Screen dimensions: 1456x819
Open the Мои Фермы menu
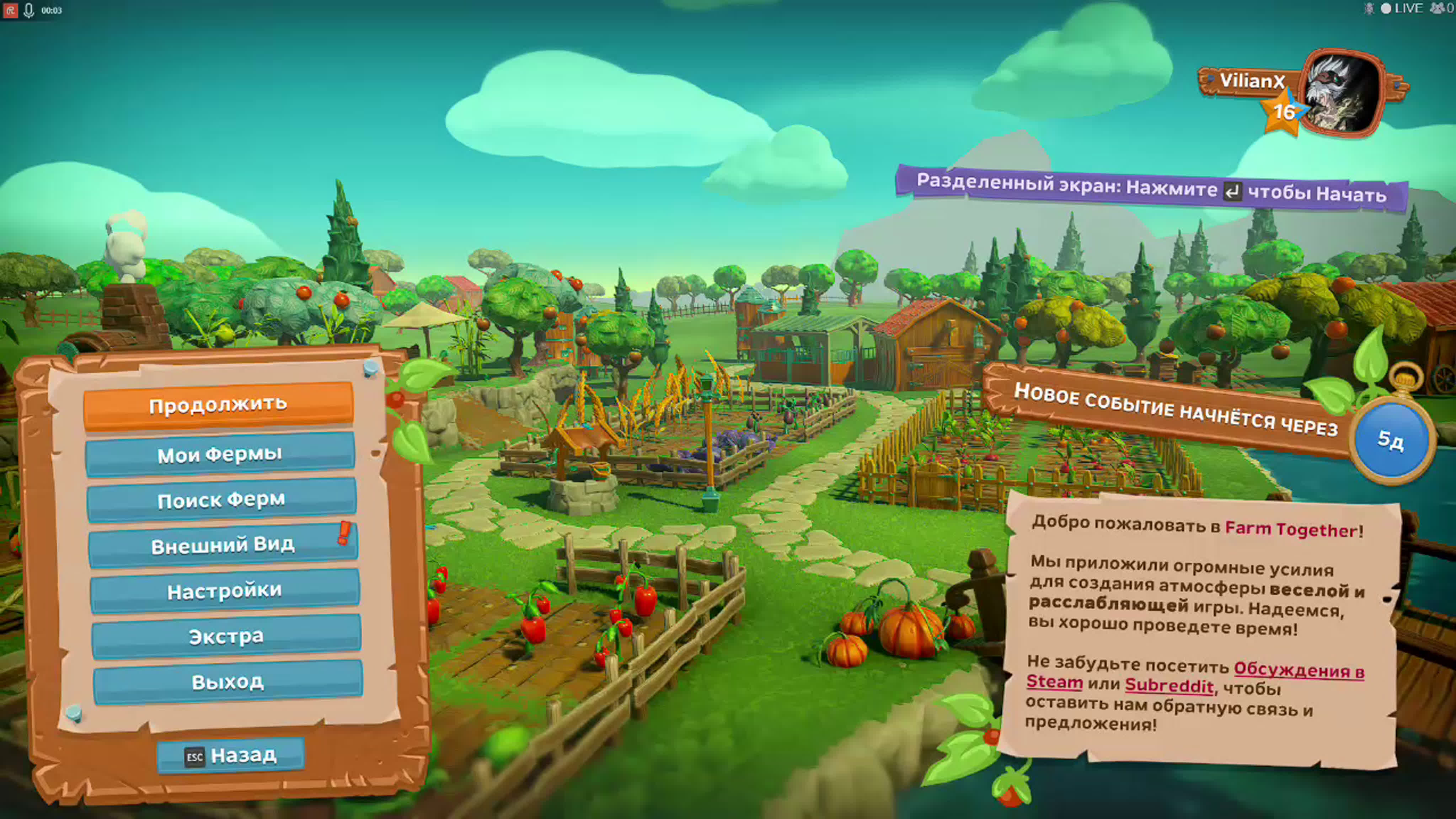(x=220, y=454)
